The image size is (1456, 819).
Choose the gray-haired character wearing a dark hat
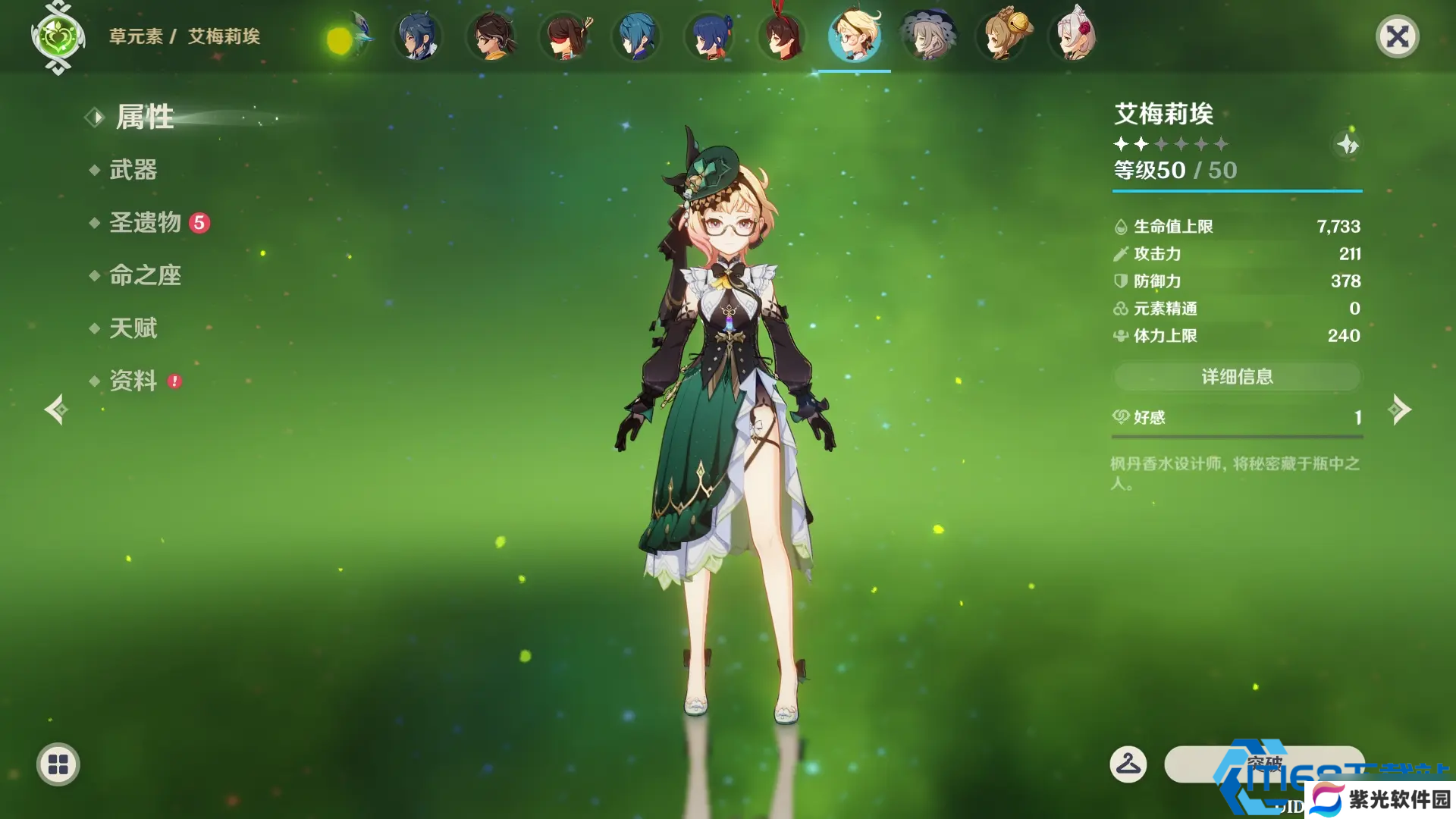point(928,36)
